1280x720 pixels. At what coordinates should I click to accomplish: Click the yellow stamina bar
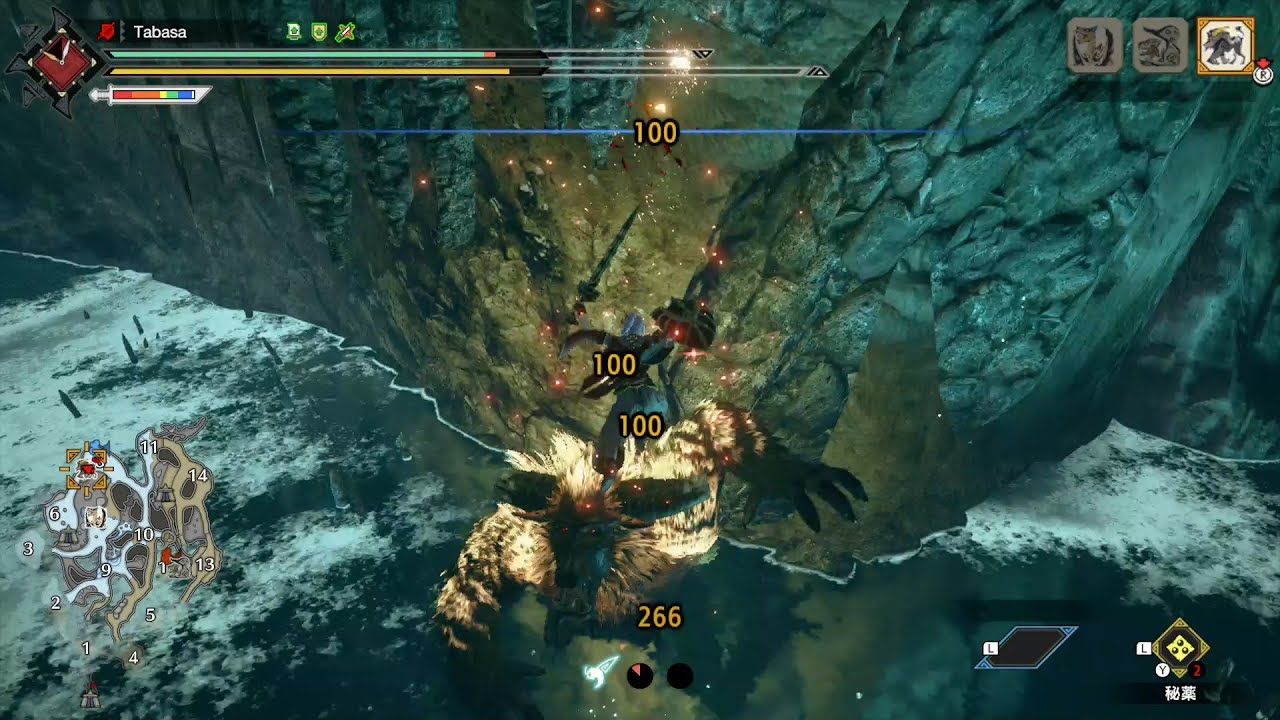point(320,71)
